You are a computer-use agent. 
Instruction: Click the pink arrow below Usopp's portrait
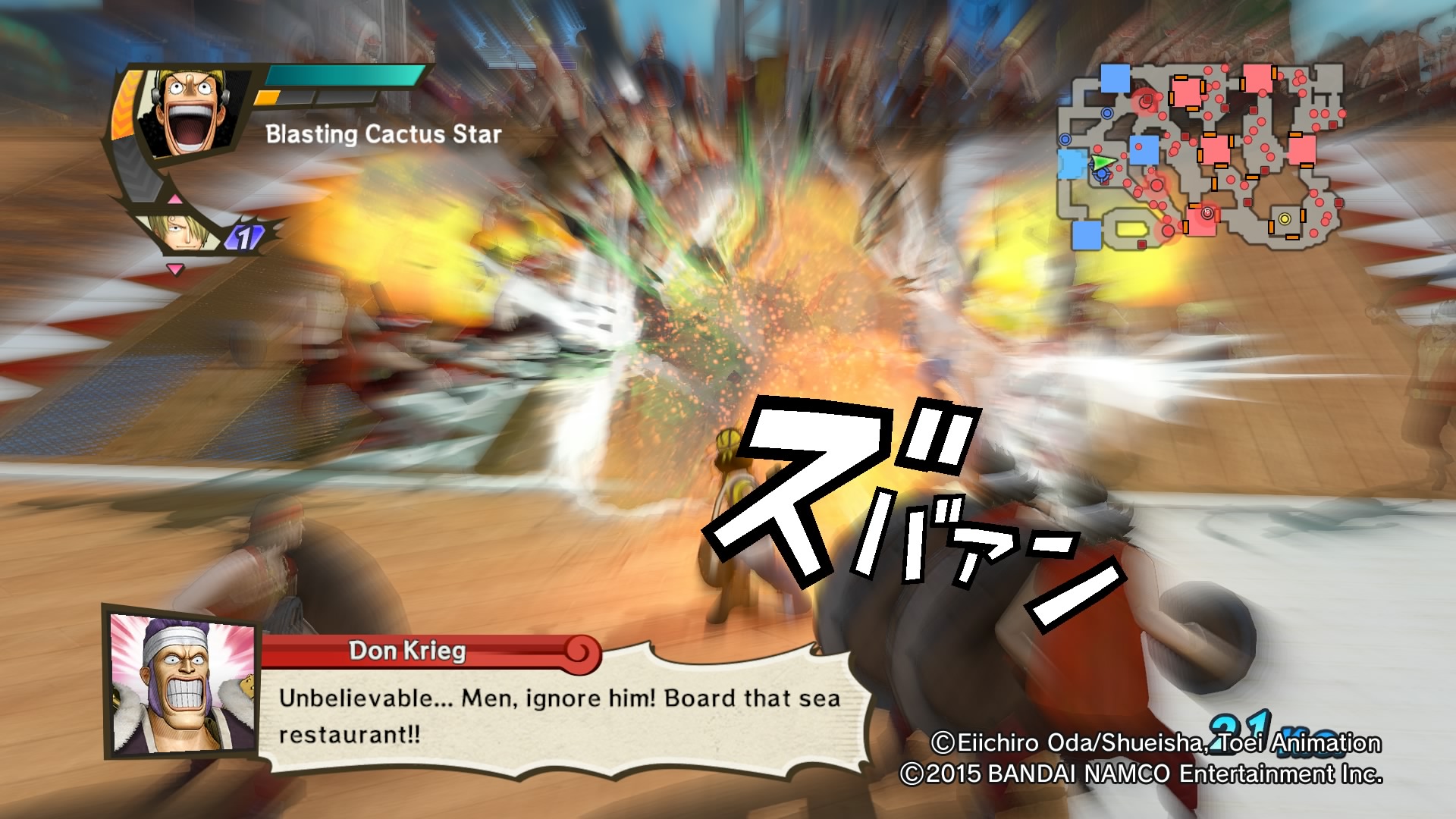pos(174,199)
